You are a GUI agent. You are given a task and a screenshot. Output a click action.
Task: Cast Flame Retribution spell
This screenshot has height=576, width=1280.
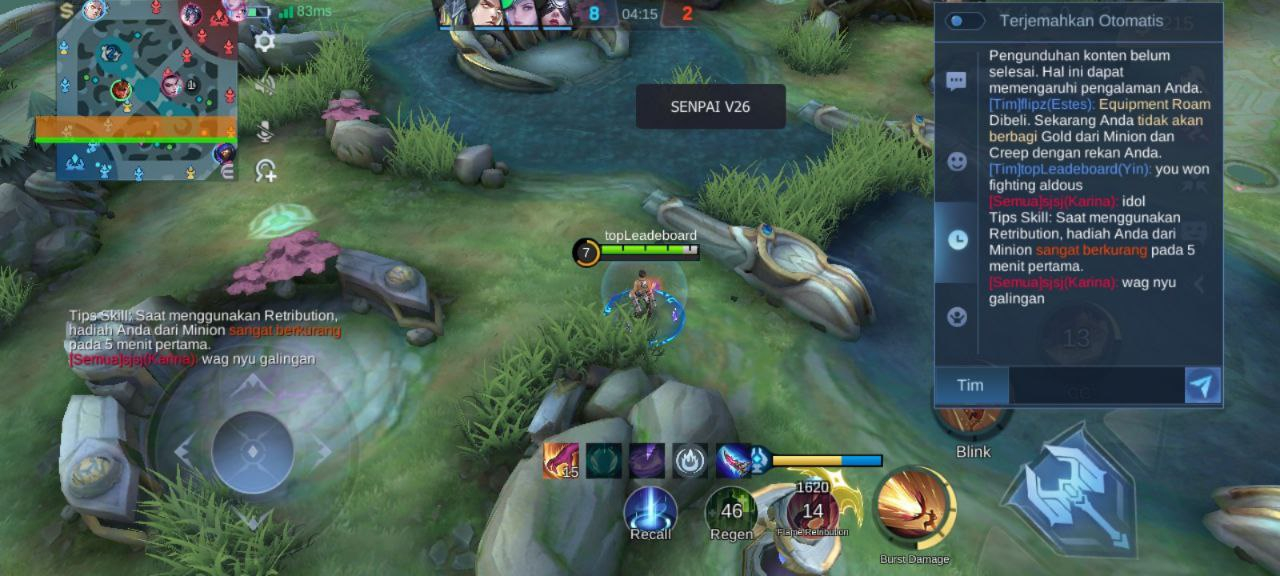[x=812, y=511]
